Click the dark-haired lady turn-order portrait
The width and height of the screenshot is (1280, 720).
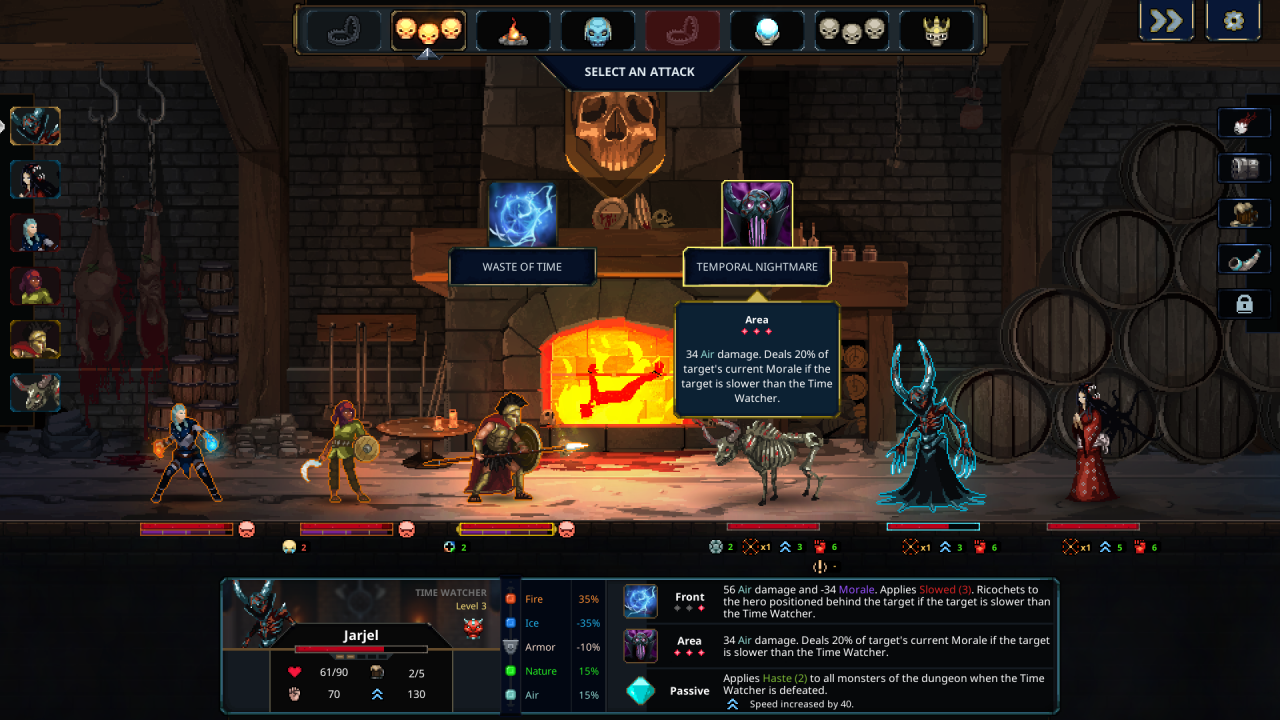point(36,180)
